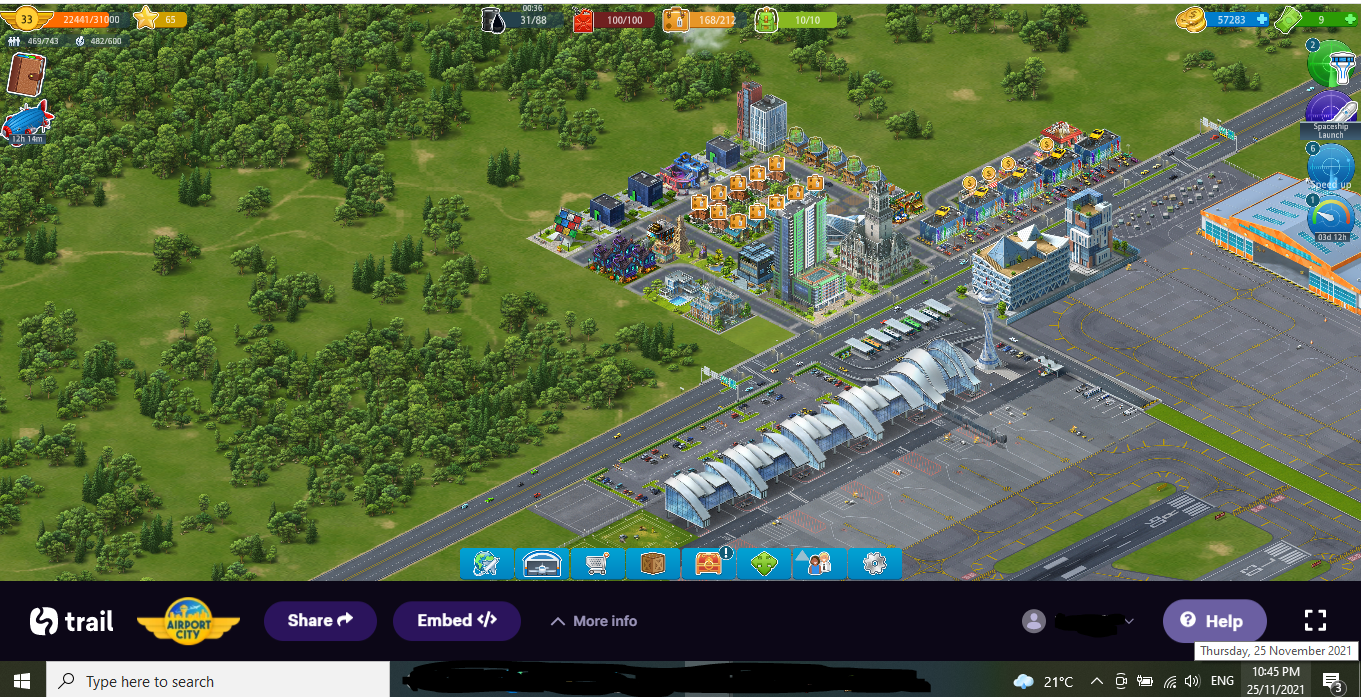Click the Share button below the game
Viewport: 1361px width, 697px height.
(x=320, y=621)
